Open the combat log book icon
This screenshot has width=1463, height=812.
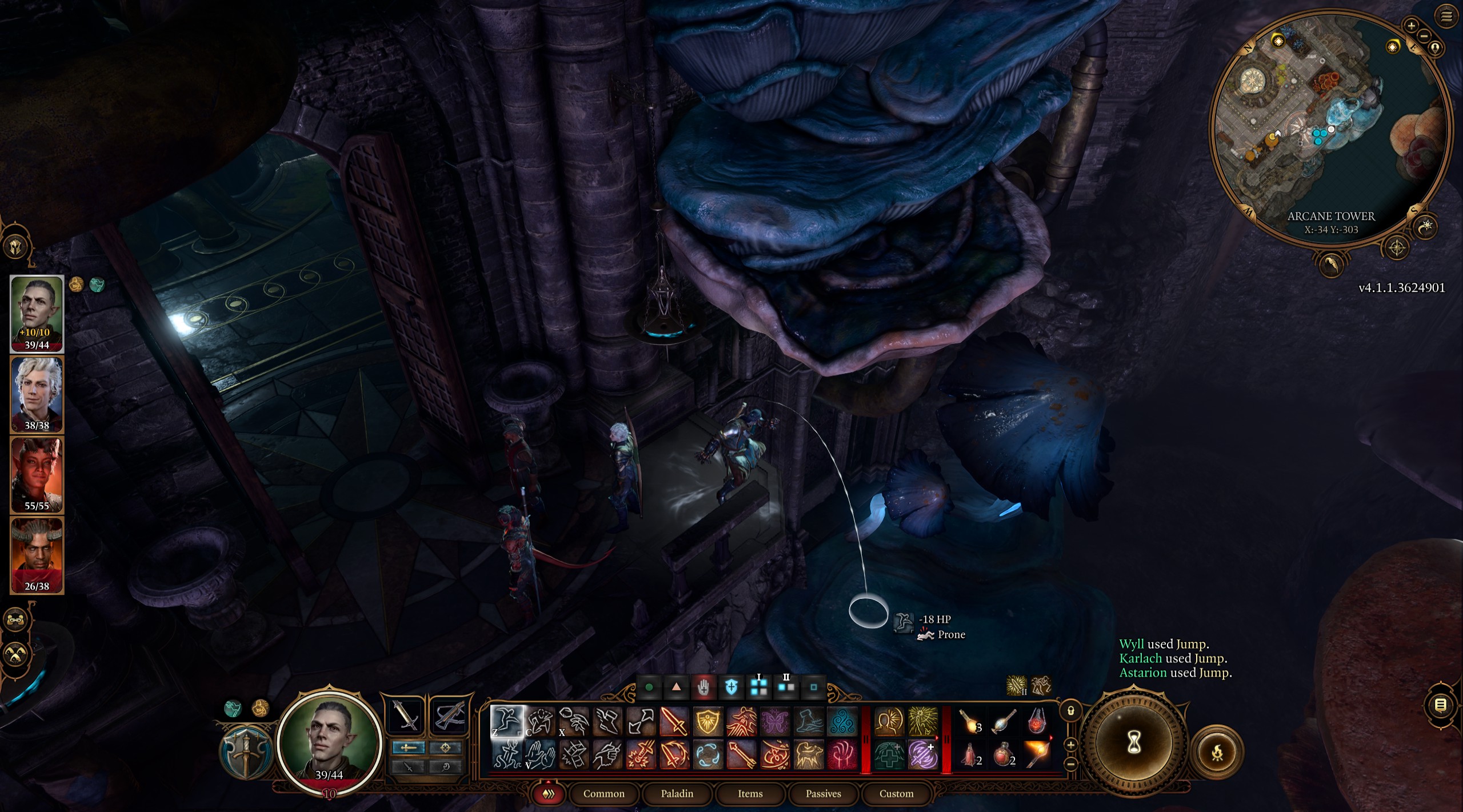1441,705
